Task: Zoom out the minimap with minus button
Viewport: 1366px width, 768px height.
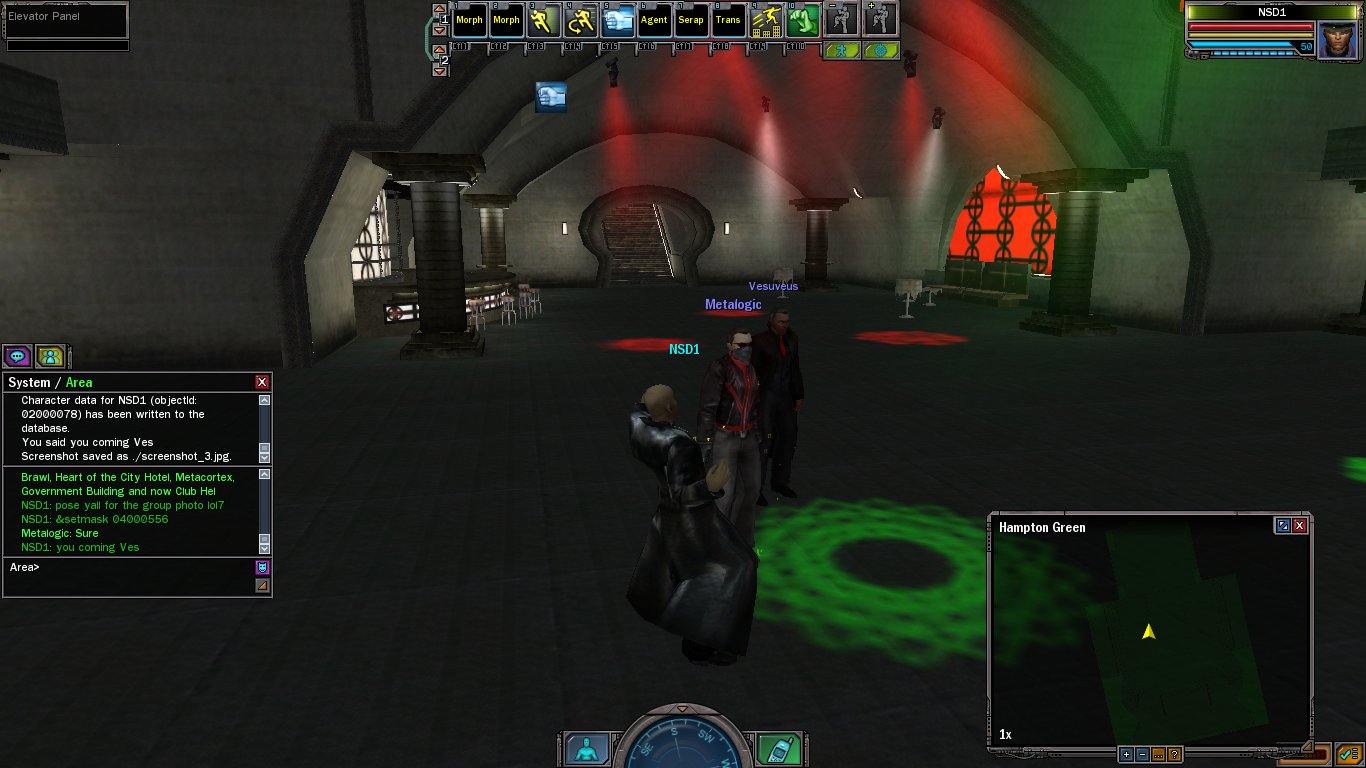Action: pos(1142,755)
